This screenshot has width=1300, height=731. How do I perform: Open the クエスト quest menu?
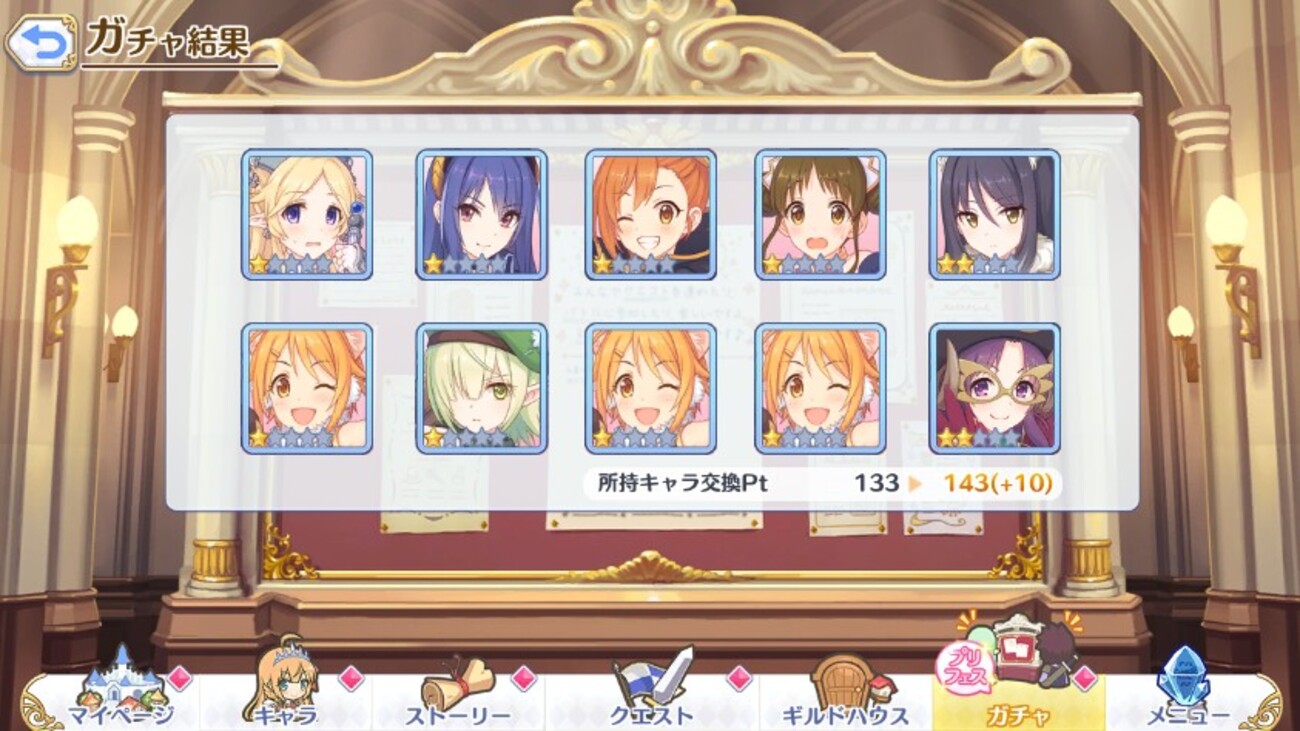(x=652, y=692)
